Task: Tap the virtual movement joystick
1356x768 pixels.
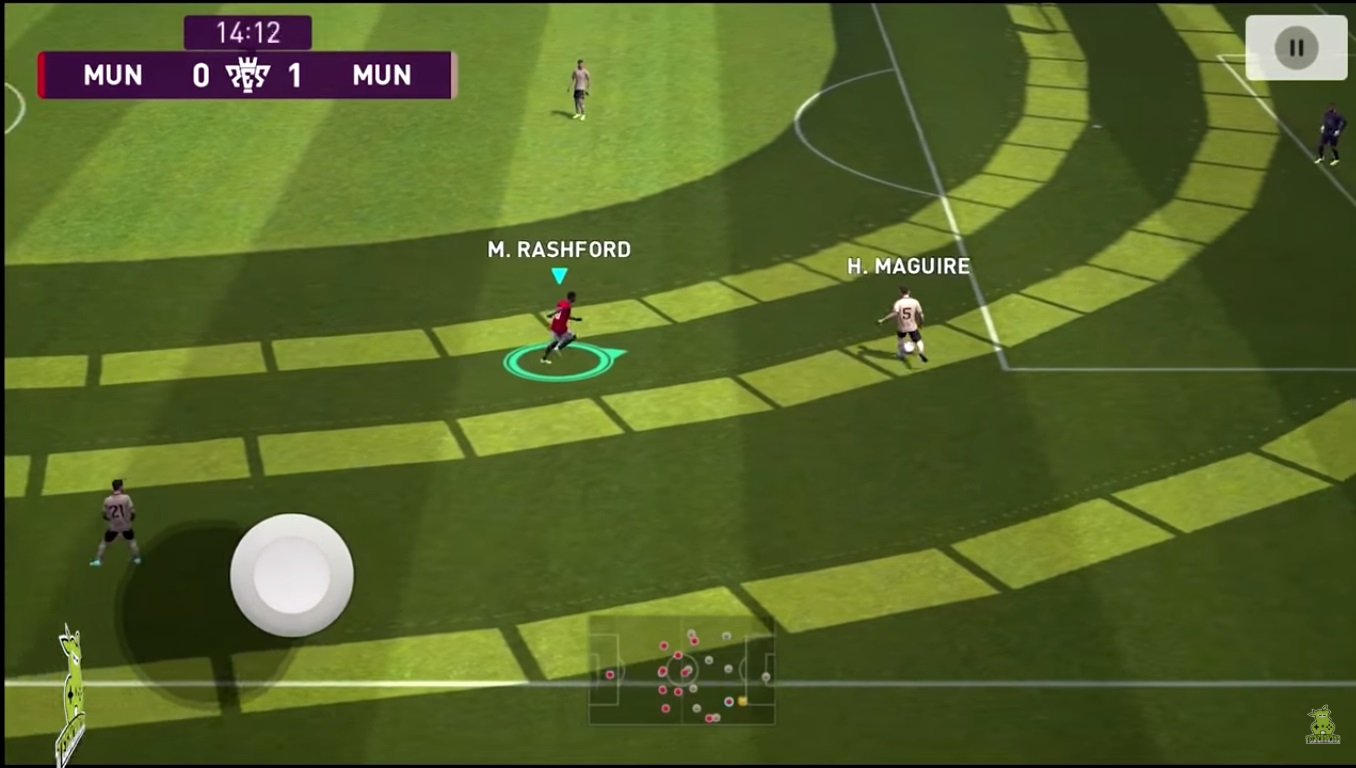Action: 291,575
